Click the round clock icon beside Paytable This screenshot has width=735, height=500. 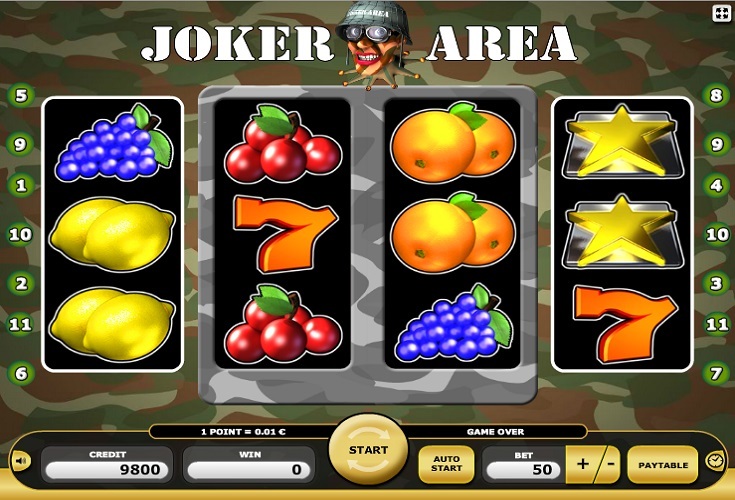click(x=715, y=461)
